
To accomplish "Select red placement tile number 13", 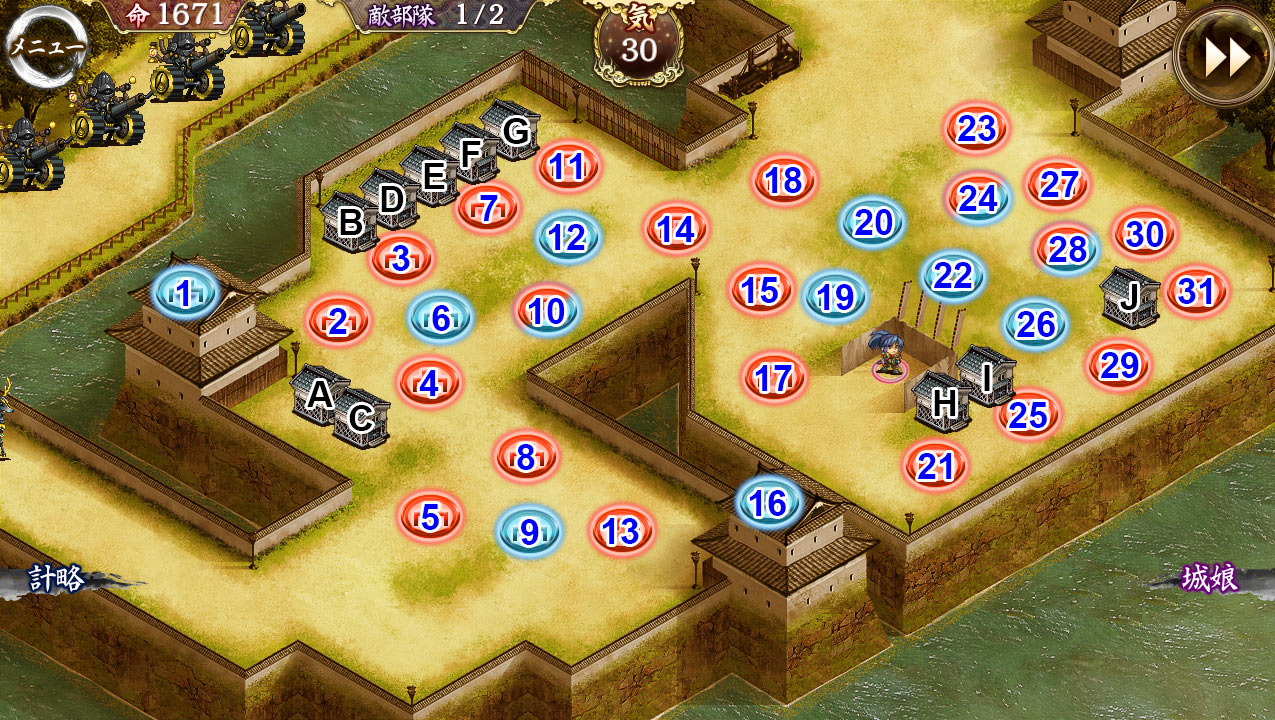I will pyautogui.click(x=621, y=531).
